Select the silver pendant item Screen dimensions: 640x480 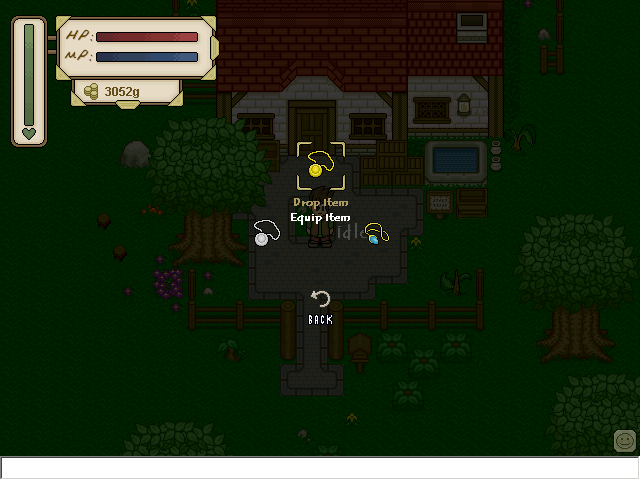tap(265, 233)
